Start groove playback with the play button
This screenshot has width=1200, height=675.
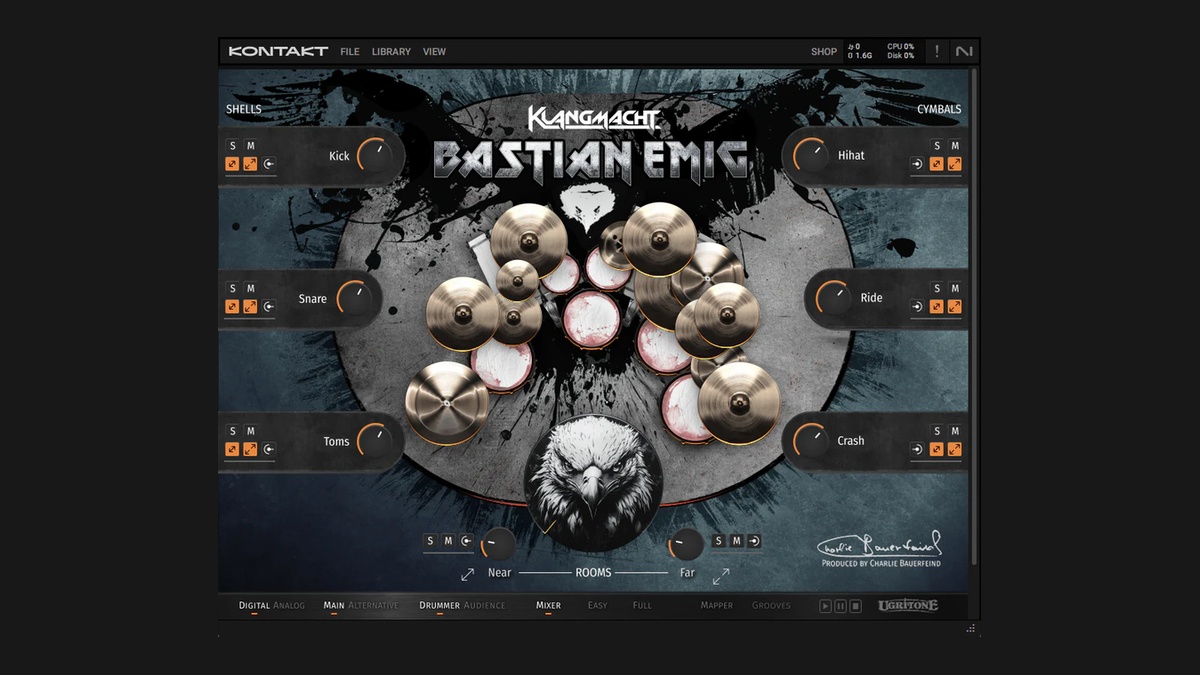click(825, 606)
